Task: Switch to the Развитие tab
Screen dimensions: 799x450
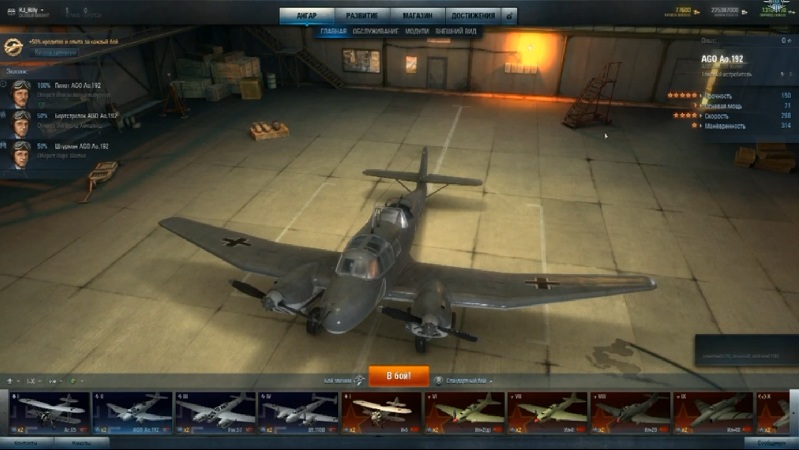Action: coord(362,16)
